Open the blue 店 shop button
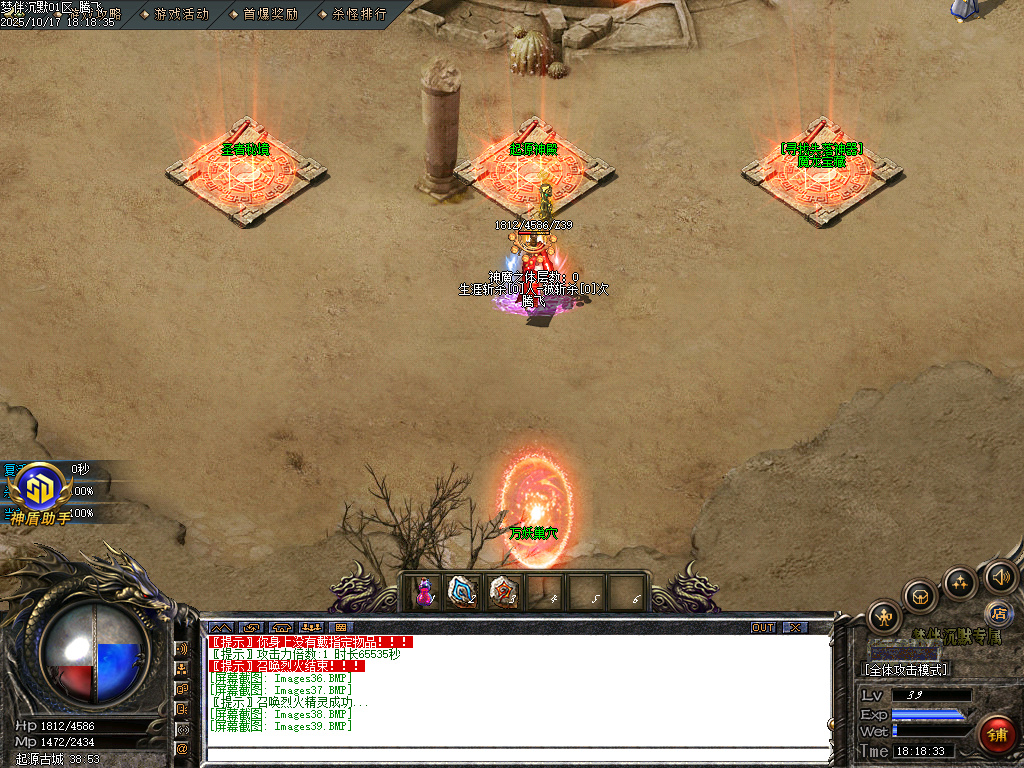The height and width of the screenshot is (768, 1024). [x=997, y=613]
